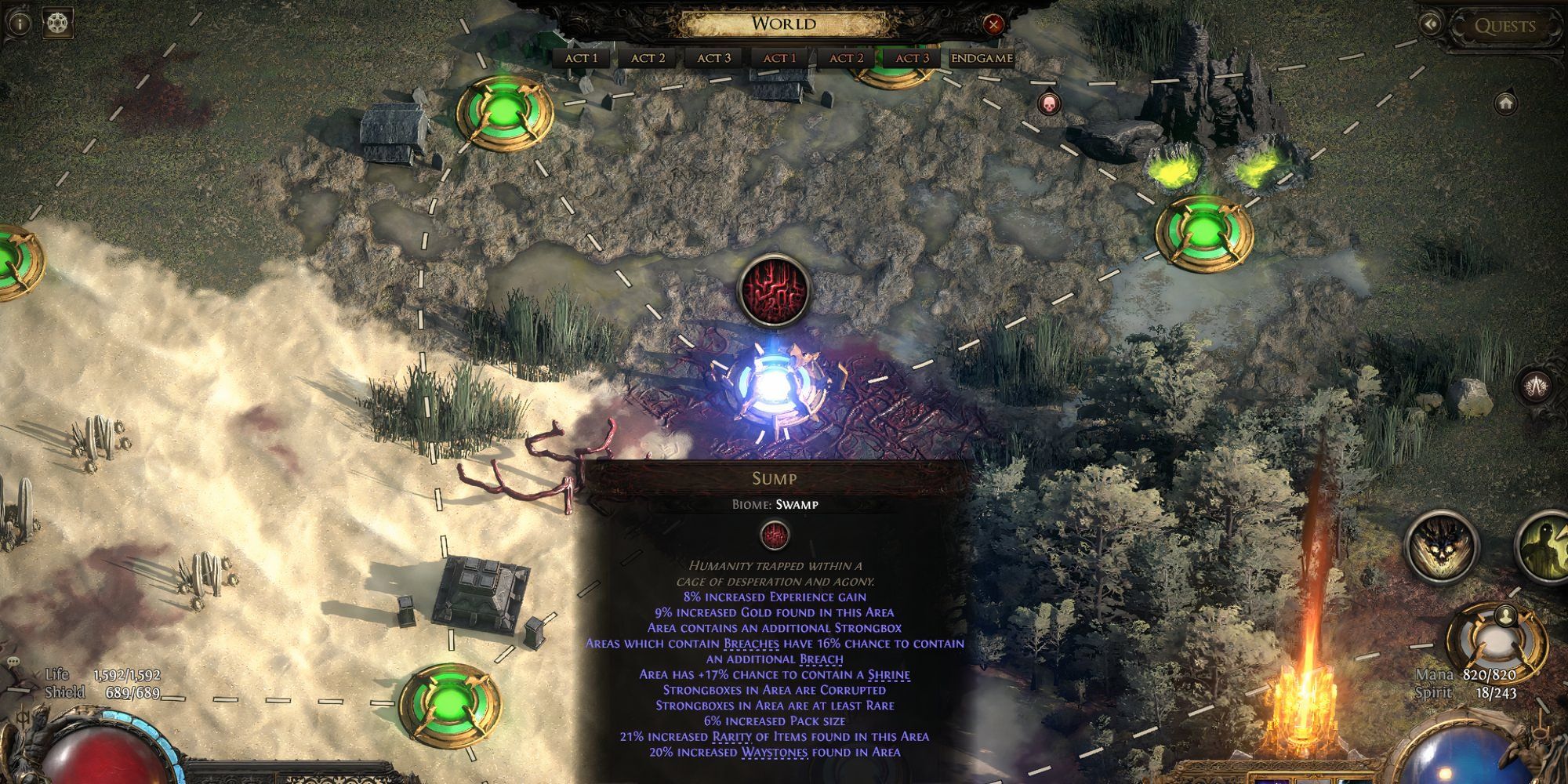Viewport: 1568px width, 784px height.
Task: Open the ENDGAME tab
Action: tap(981, 56)
